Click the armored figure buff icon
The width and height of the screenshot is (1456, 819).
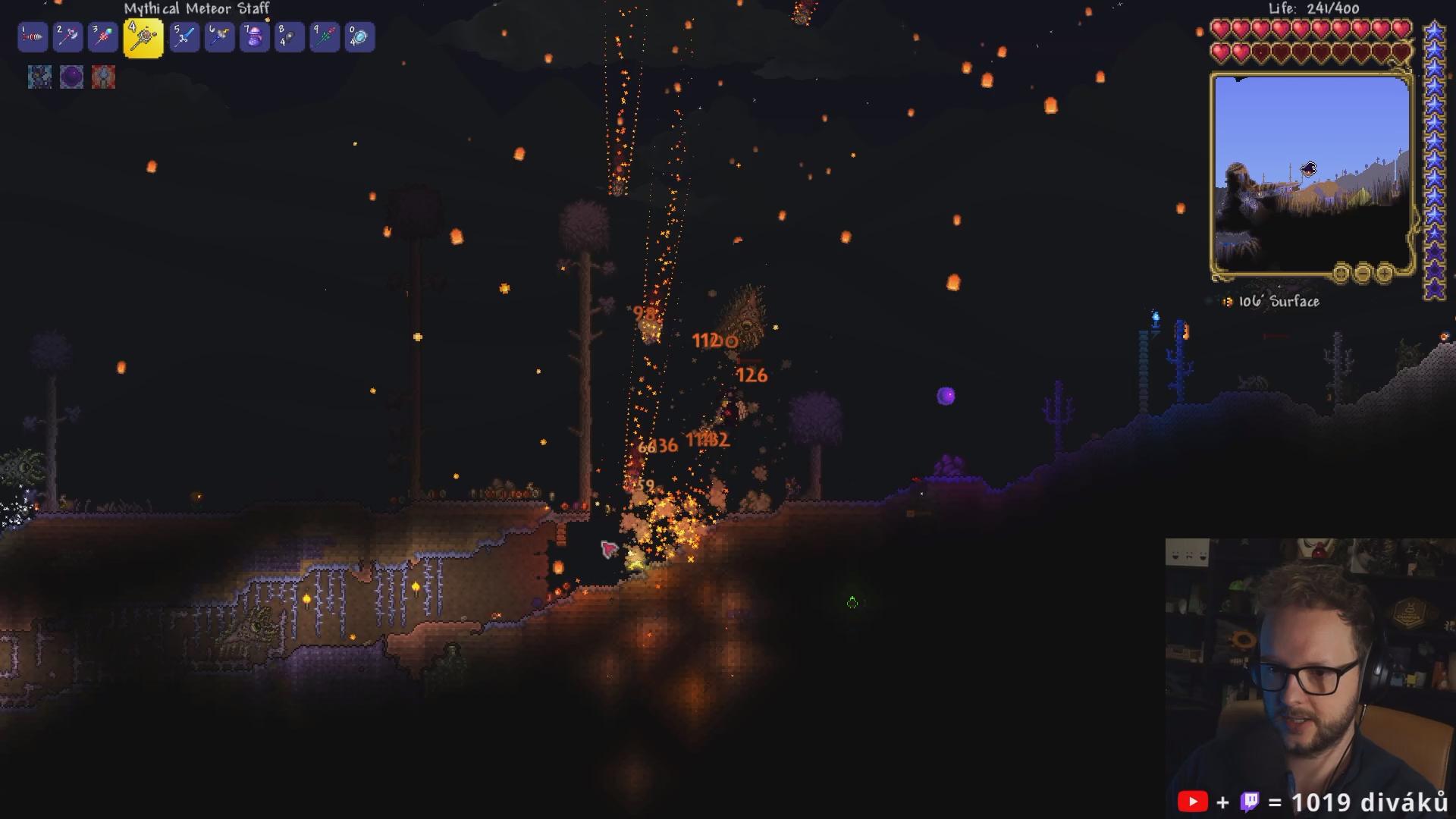[39, 77]
